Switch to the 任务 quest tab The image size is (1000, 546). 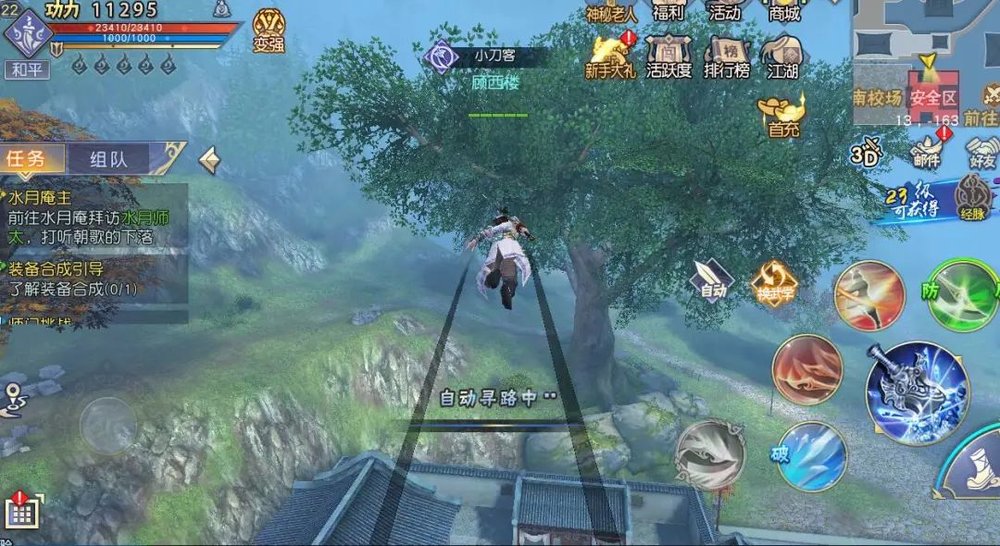31,158
